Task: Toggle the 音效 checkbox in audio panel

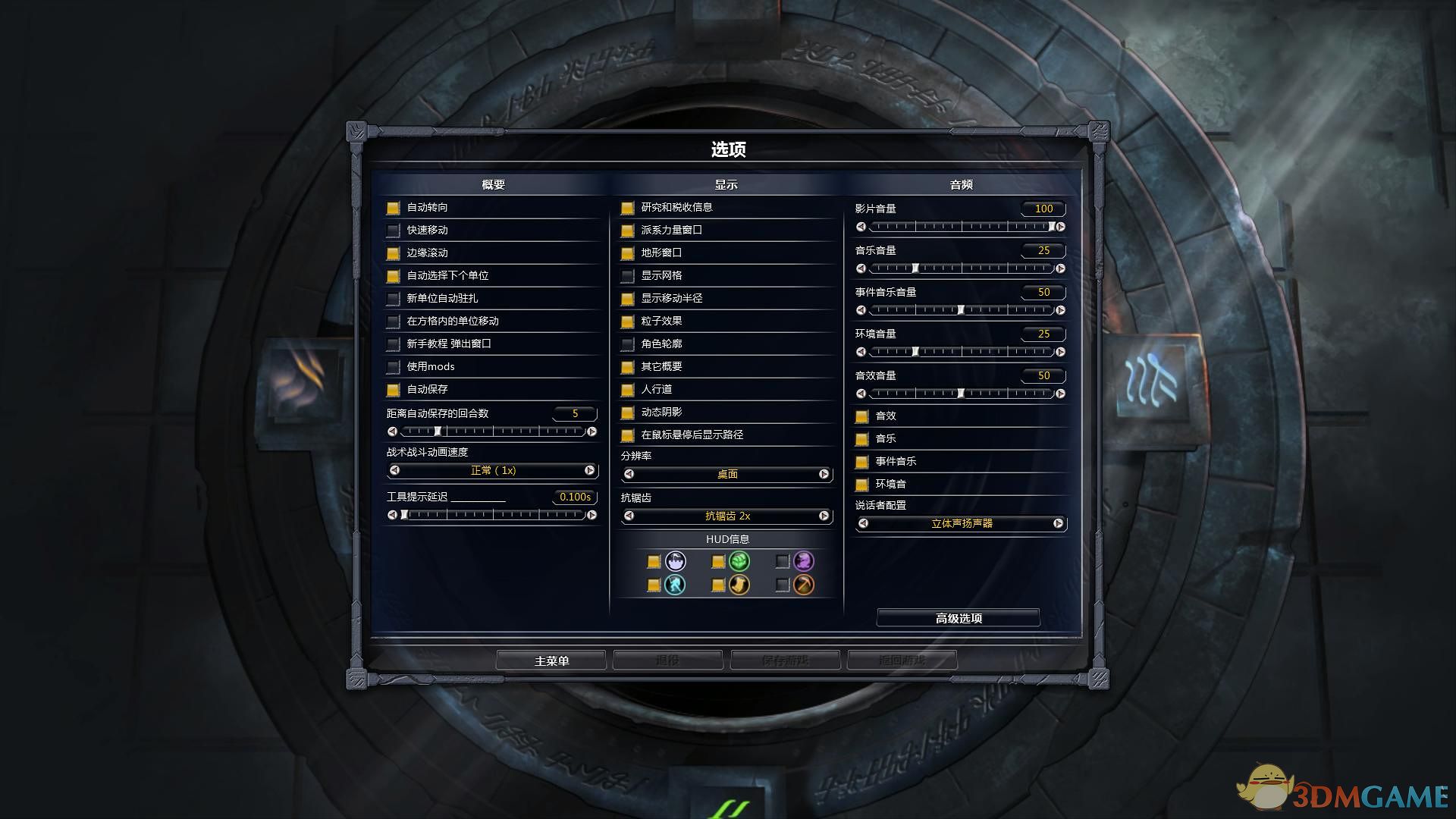Action: coord(862,416)
